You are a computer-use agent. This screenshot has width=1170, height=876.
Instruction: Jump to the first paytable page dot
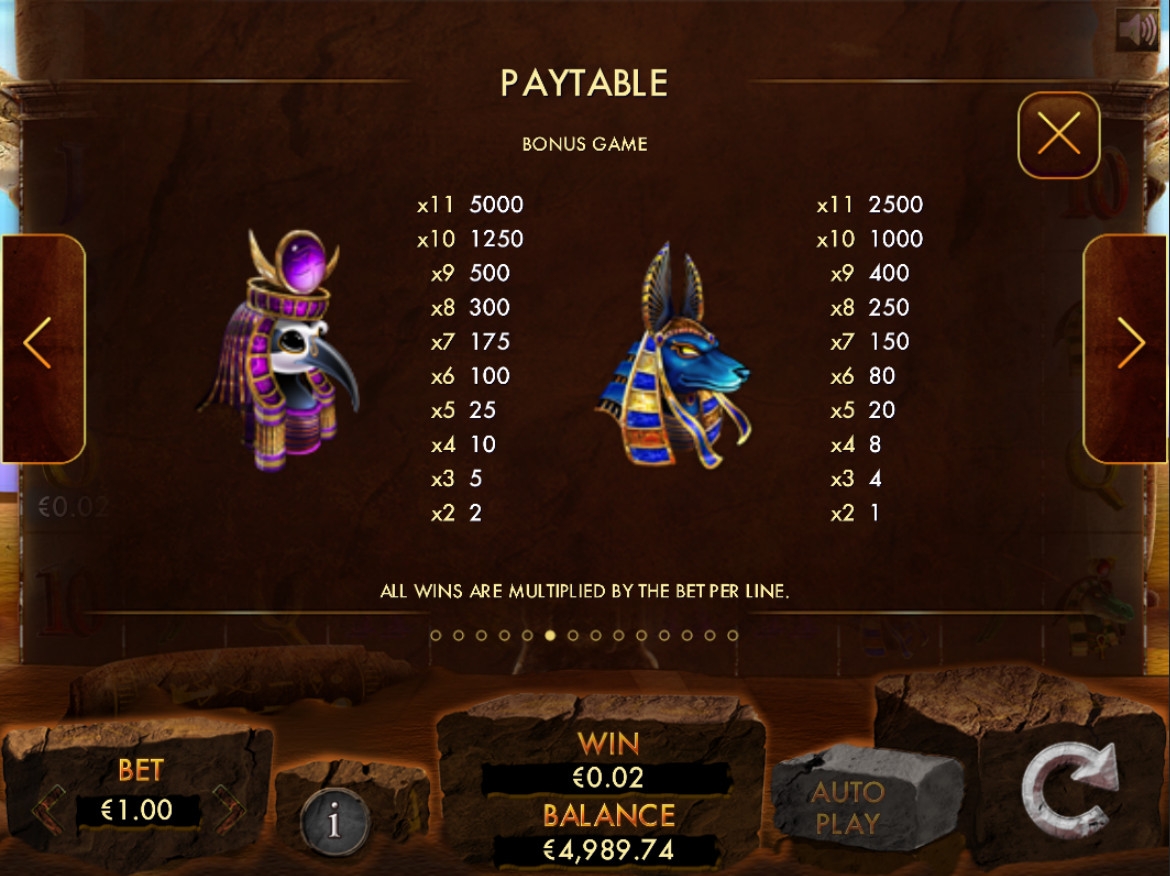coord(435,635)
